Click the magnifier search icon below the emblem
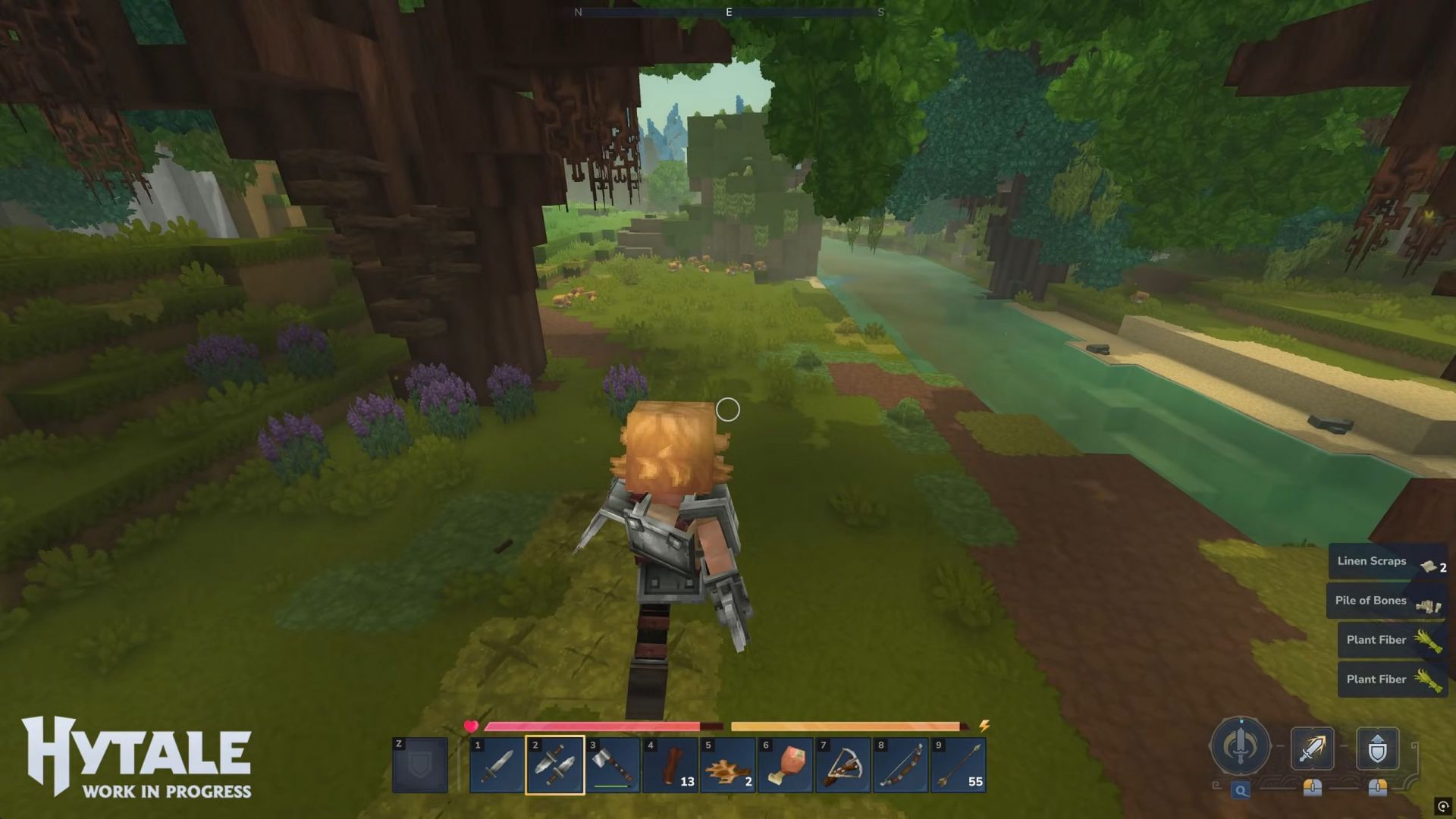The height and width of the screenshot is (819, 1456). (1239, 789)
